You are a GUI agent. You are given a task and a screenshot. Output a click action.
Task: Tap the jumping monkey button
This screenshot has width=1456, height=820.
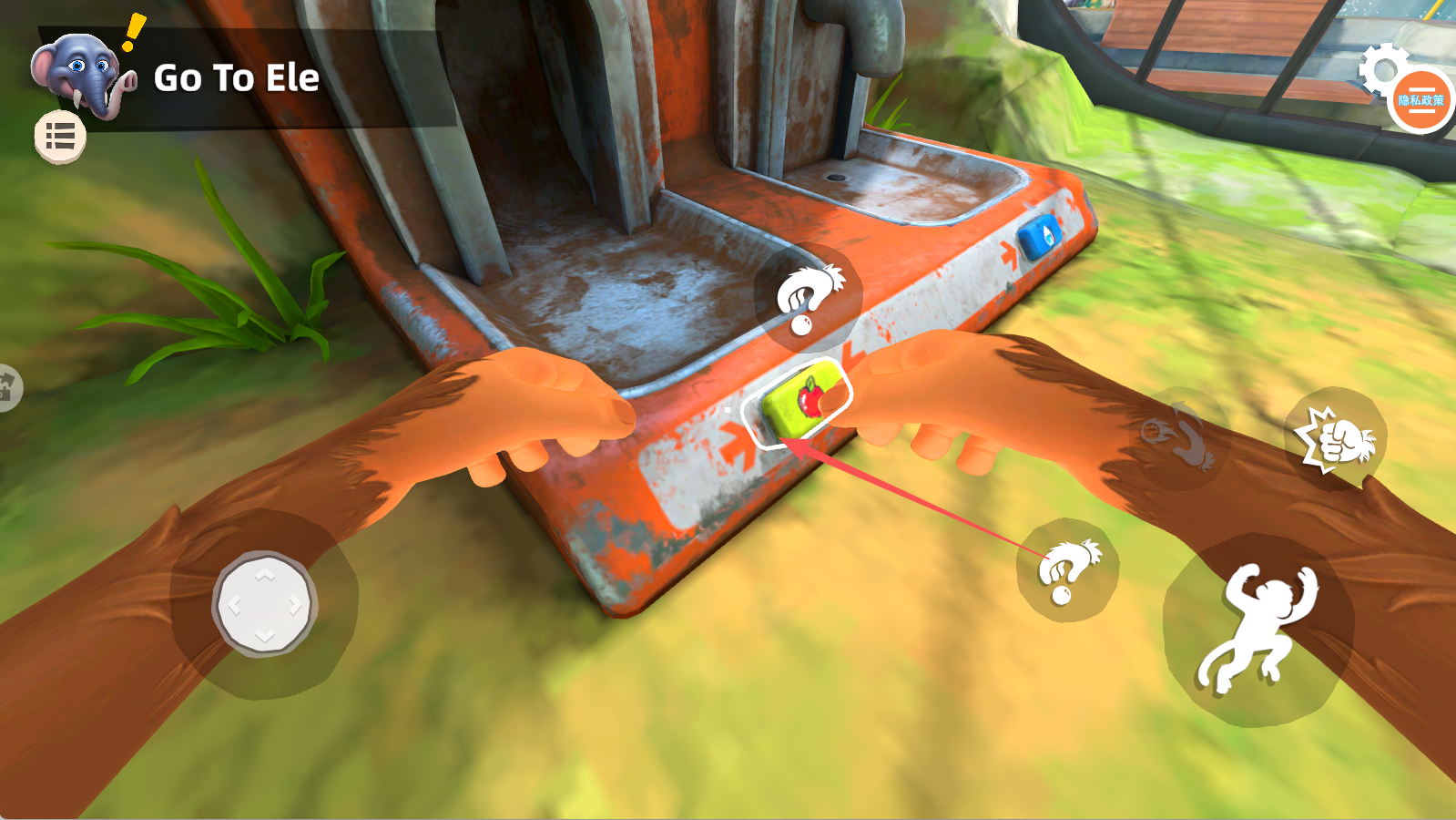[x=1257, y=629]
